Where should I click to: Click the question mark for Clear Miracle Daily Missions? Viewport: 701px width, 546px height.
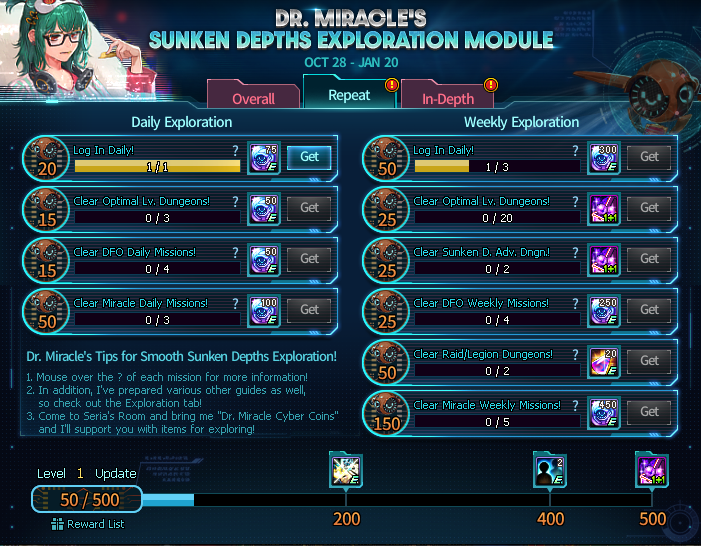click(235, 303)
